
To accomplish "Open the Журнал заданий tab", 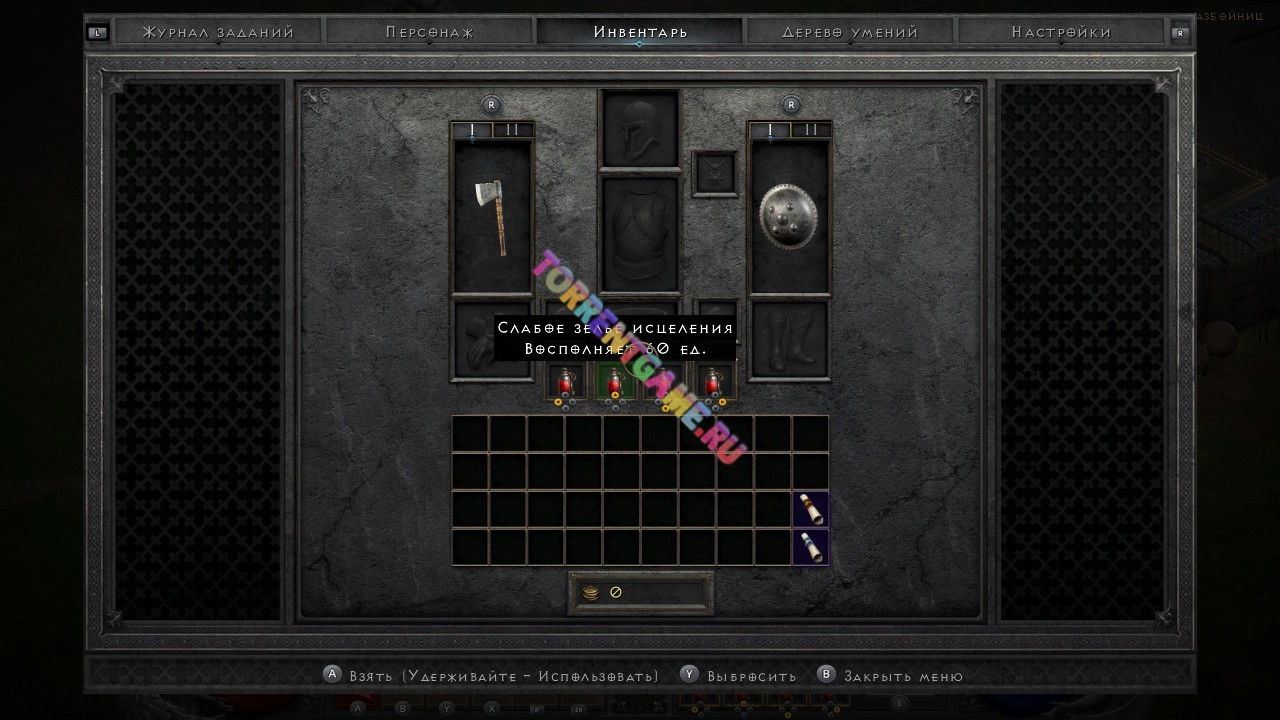I will 218,32.
